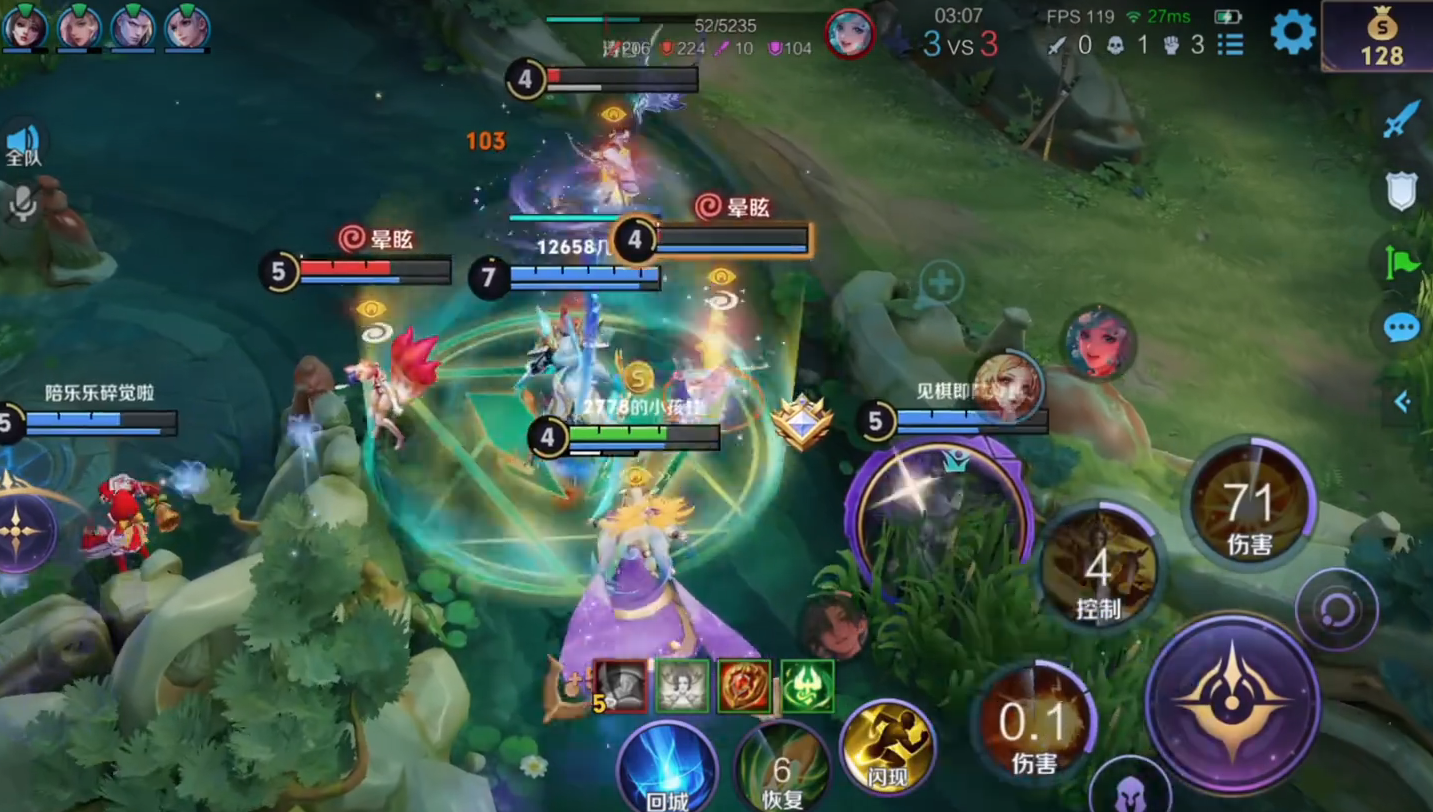Open the scoreboard list icon
Image resolution: width=1433 pixels, height=812 pixels.
pyautogui.click(x=1230, y=44)
